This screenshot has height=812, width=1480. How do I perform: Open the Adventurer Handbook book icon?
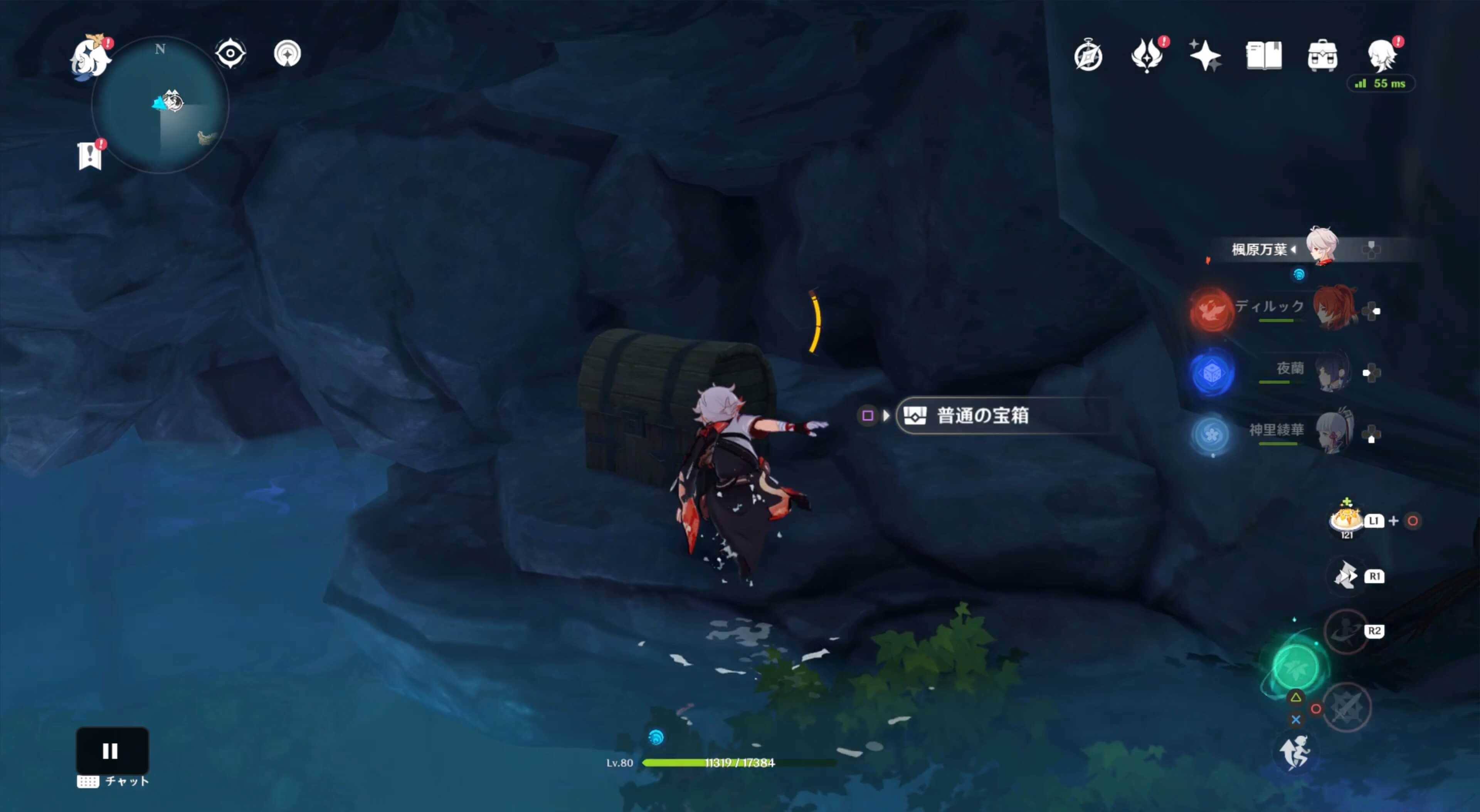[x=1264, y=55]
